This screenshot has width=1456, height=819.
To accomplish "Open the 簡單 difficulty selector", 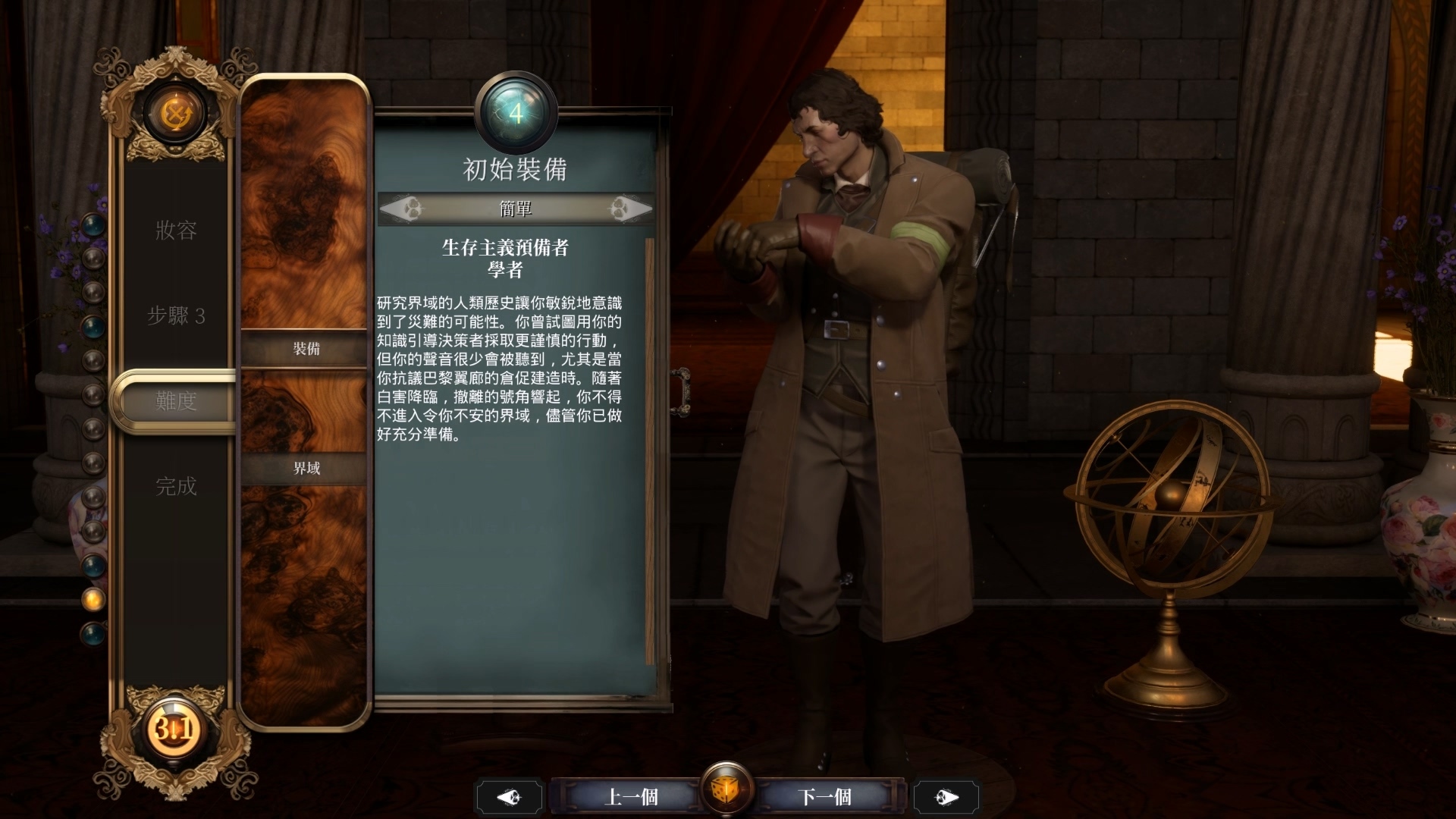I will (x=516, y=209).
